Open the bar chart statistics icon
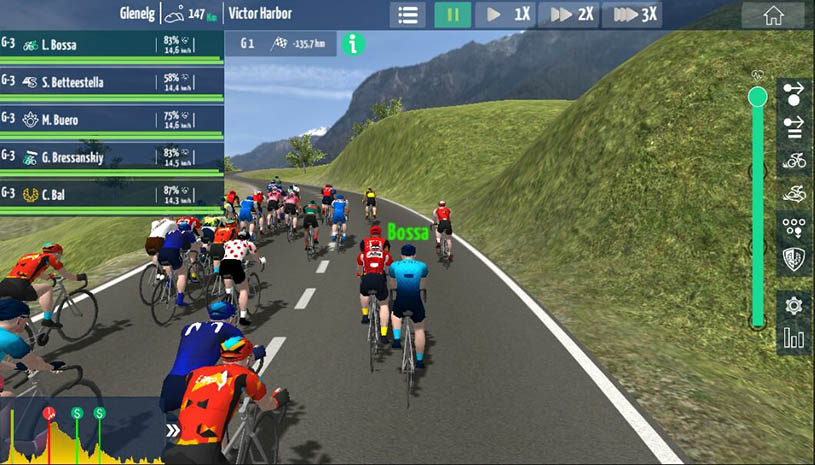 point(794,339)
